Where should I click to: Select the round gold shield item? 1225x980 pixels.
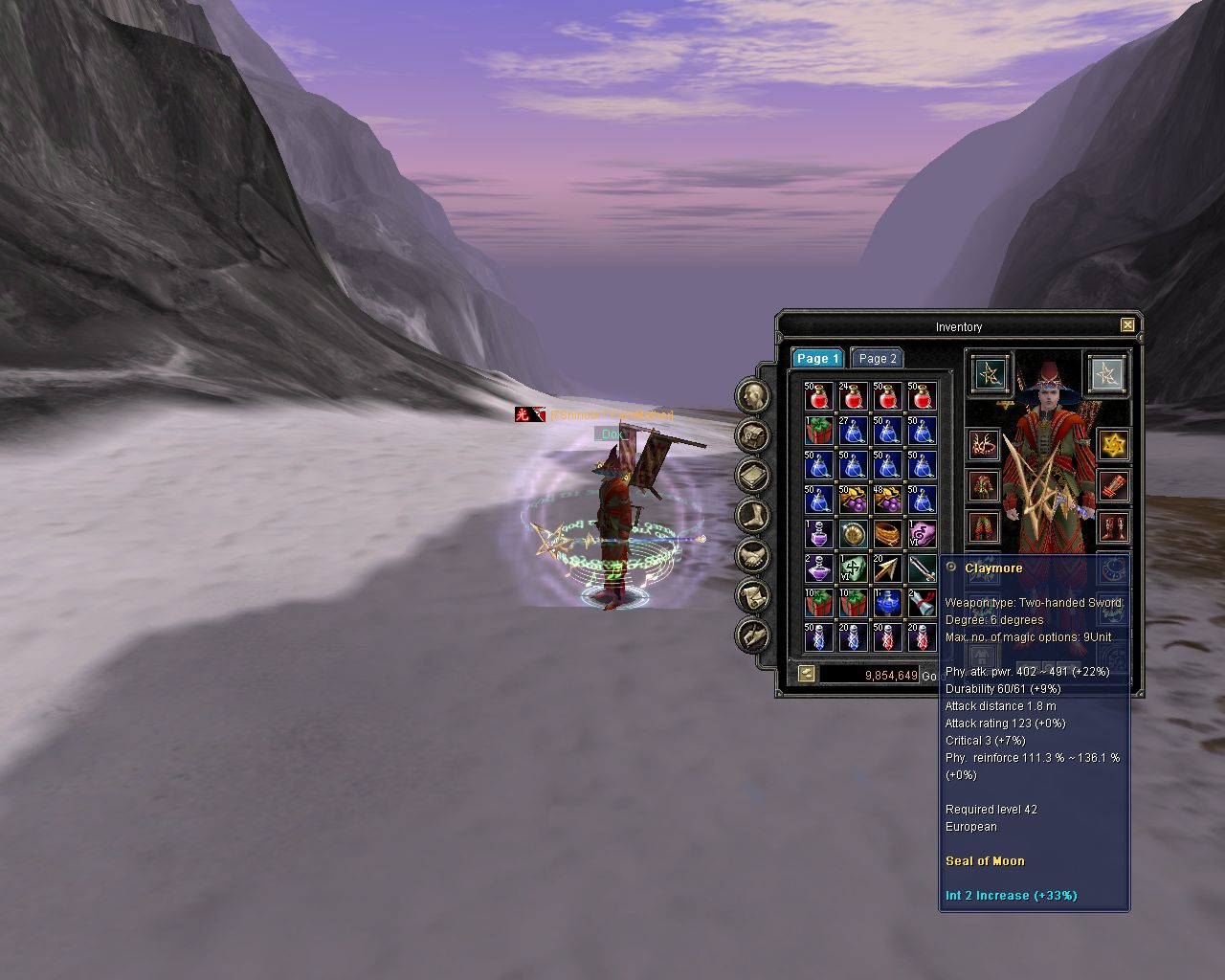853,533
